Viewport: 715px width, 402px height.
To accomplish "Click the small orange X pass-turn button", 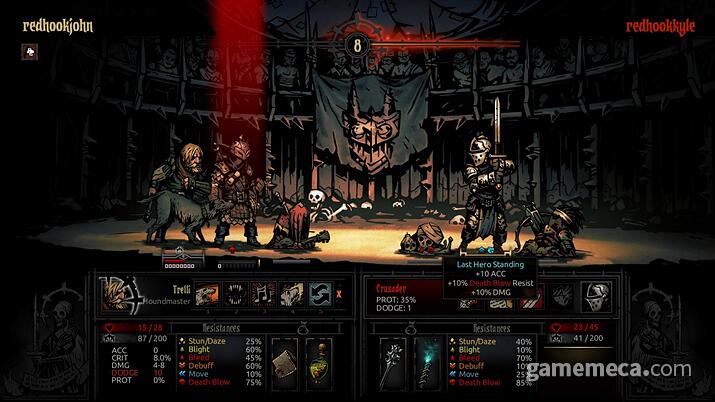I will [x=340, y=294].
